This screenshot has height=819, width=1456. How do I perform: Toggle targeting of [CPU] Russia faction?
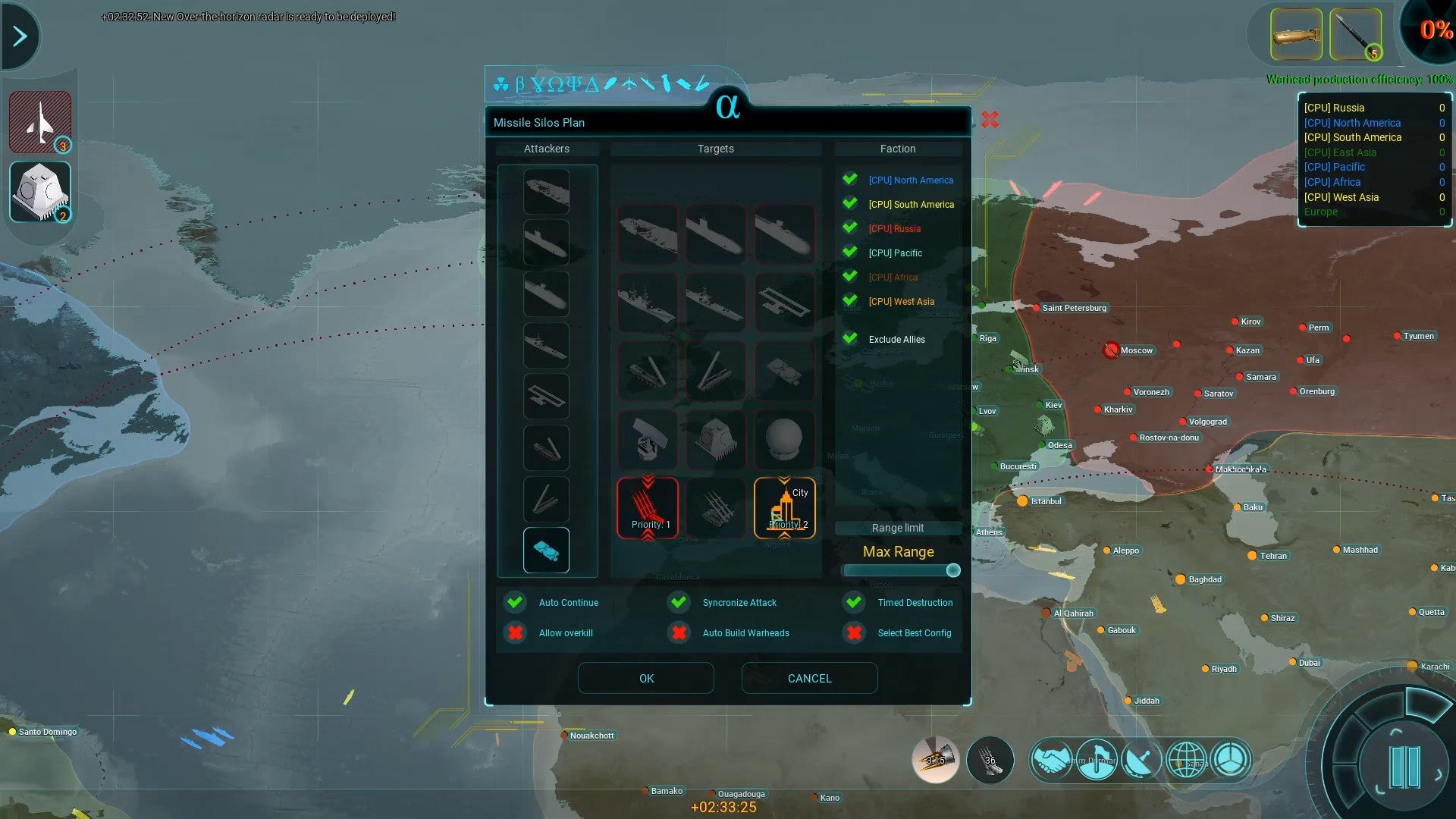click(849, 227)
